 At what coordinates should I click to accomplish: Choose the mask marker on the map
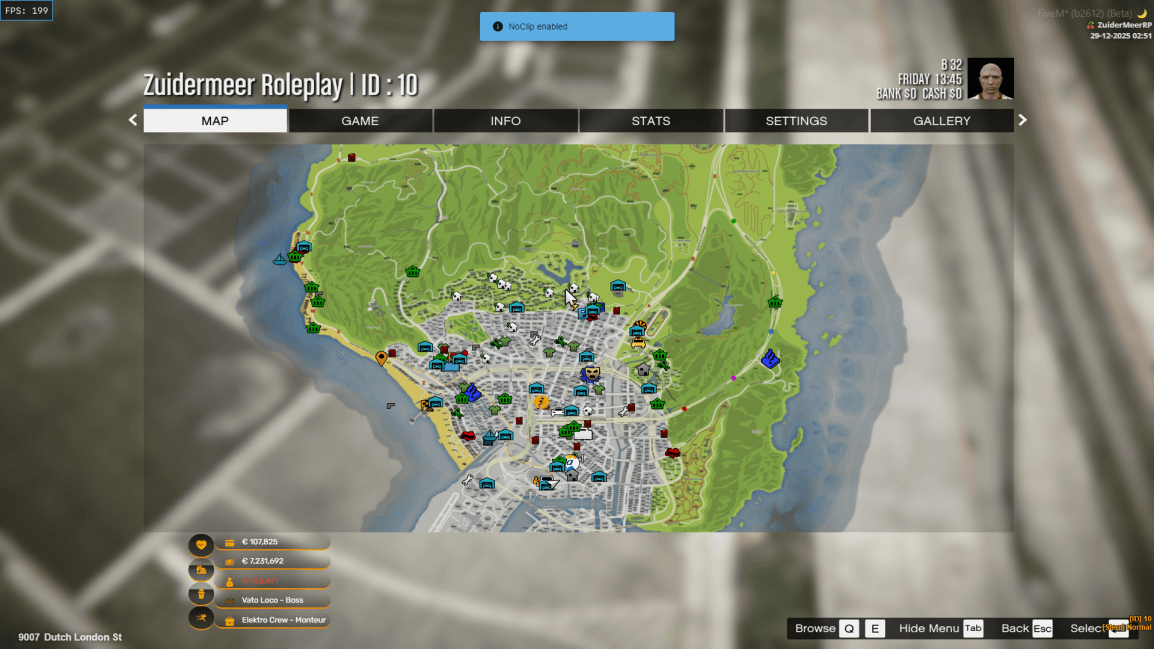[x=592, y=373]
